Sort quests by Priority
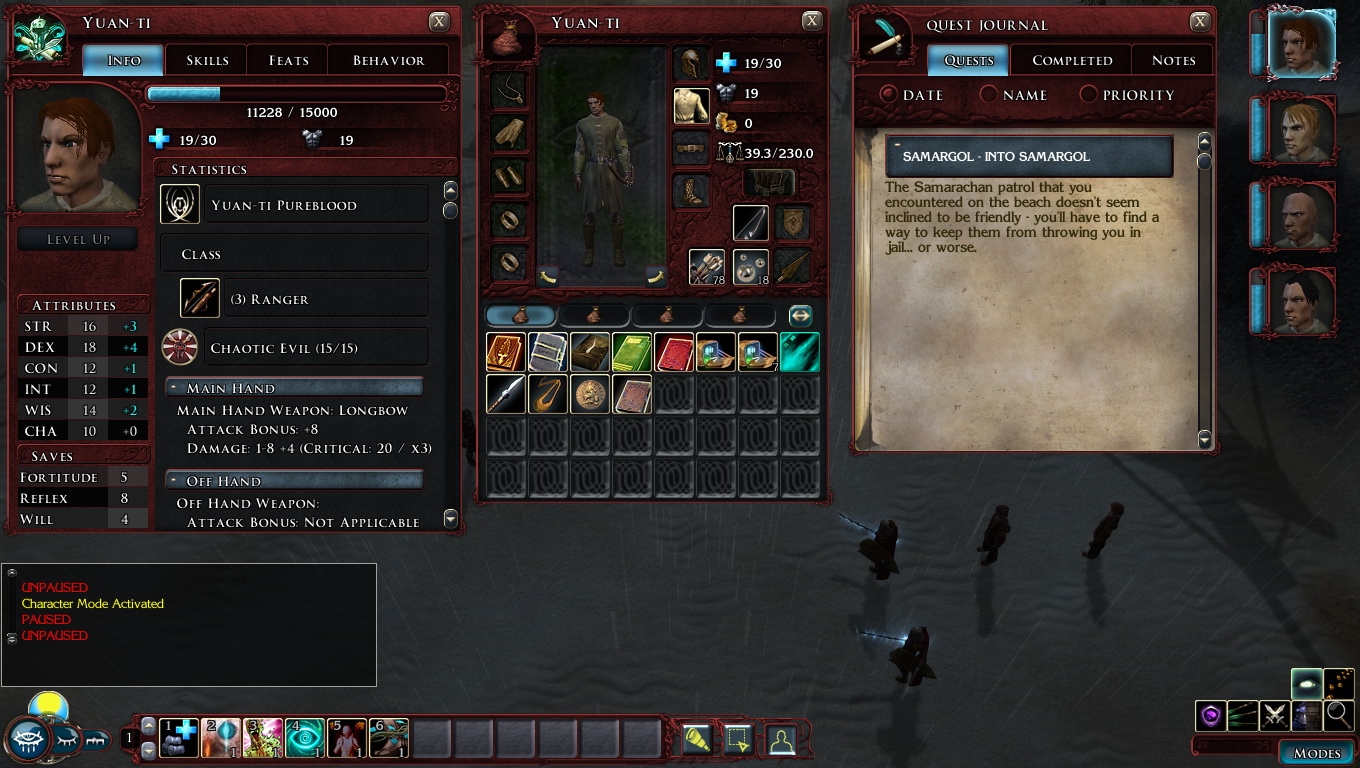 click(1126, 95)
